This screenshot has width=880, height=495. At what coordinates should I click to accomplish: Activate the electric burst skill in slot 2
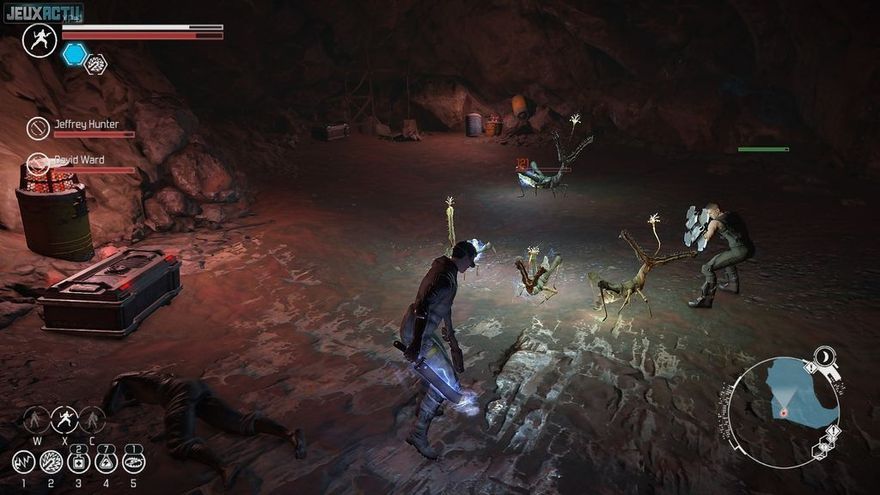[x=51, y=462]
